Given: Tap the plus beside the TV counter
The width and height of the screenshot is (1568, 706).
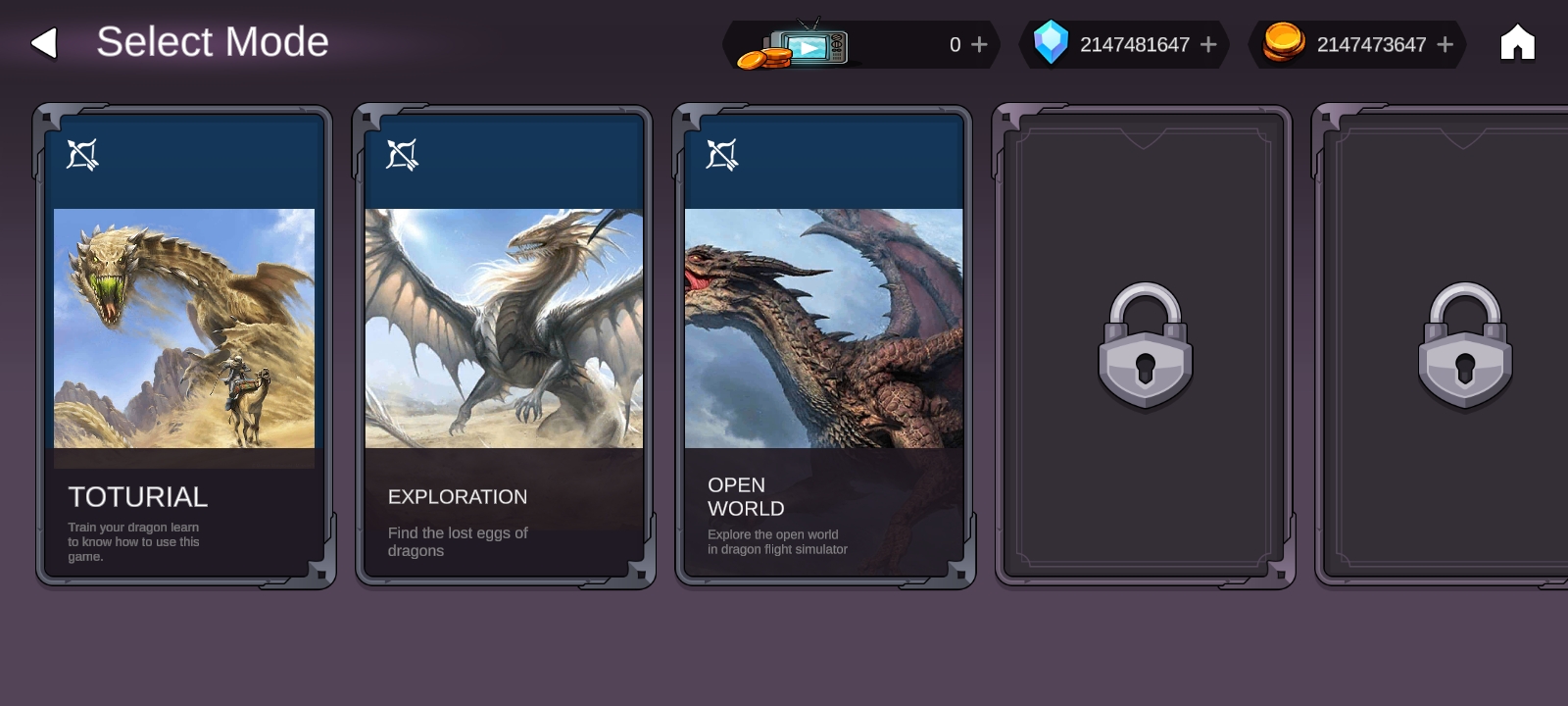Looking at the screenshot, I should 979,45.
